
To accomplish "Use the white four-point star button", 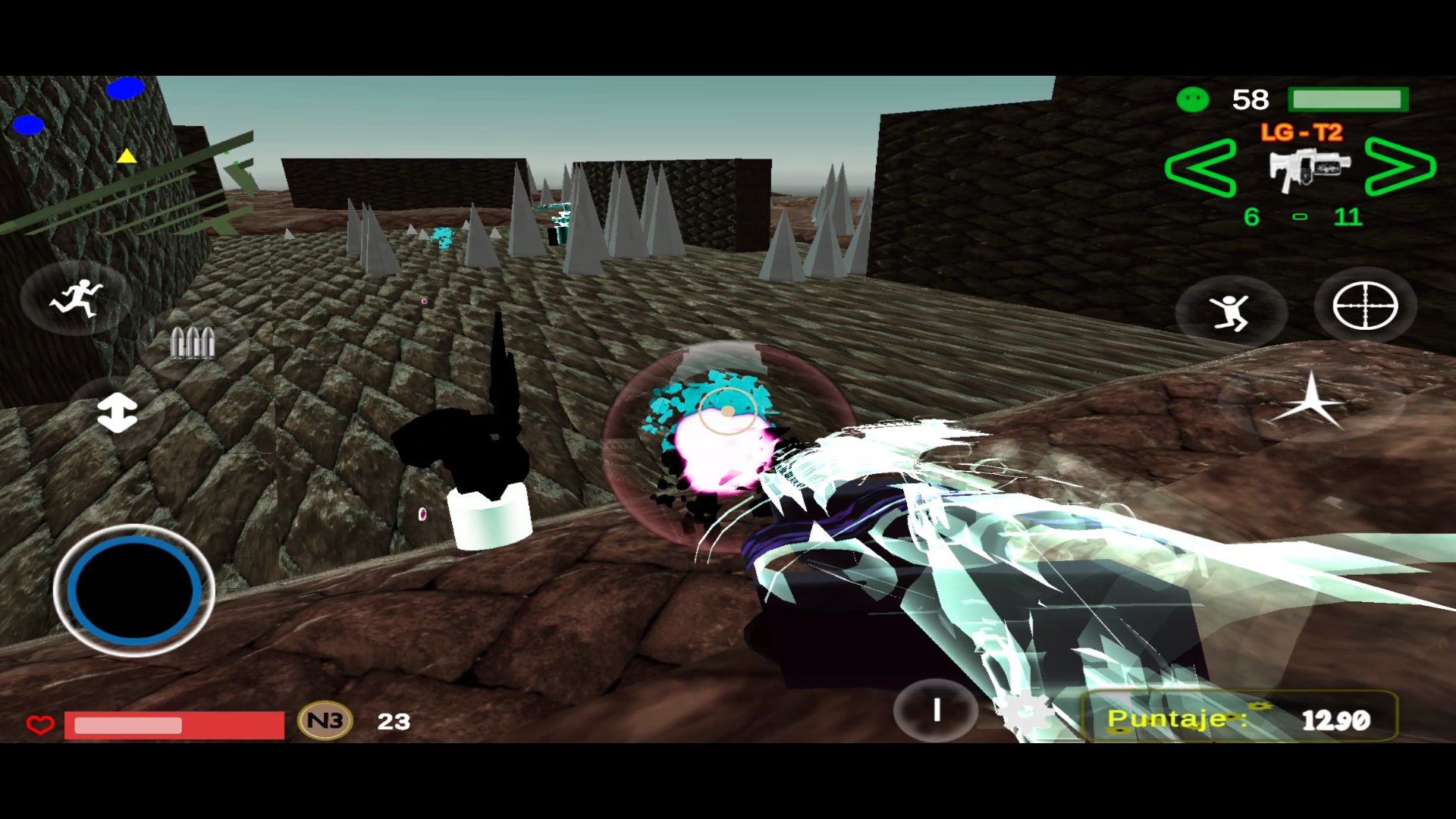I will click(x=1310, y=401).
